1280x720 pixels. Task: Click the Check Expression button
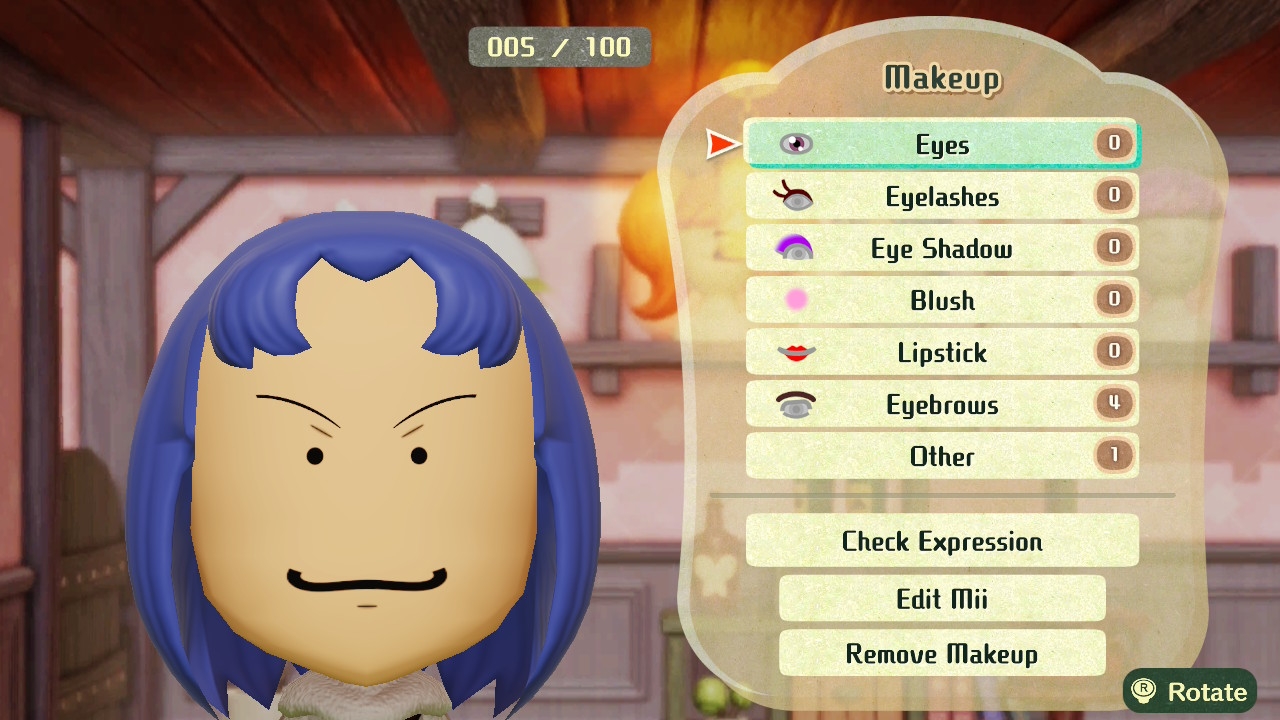(x=941, y=542)
